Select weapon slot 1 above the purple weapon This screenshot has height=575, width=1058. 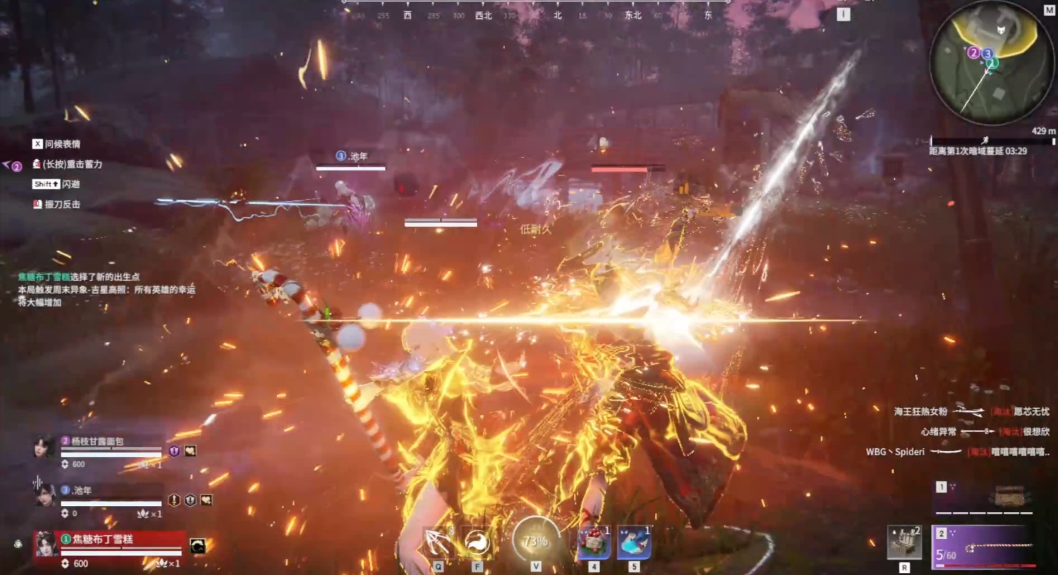986,497
